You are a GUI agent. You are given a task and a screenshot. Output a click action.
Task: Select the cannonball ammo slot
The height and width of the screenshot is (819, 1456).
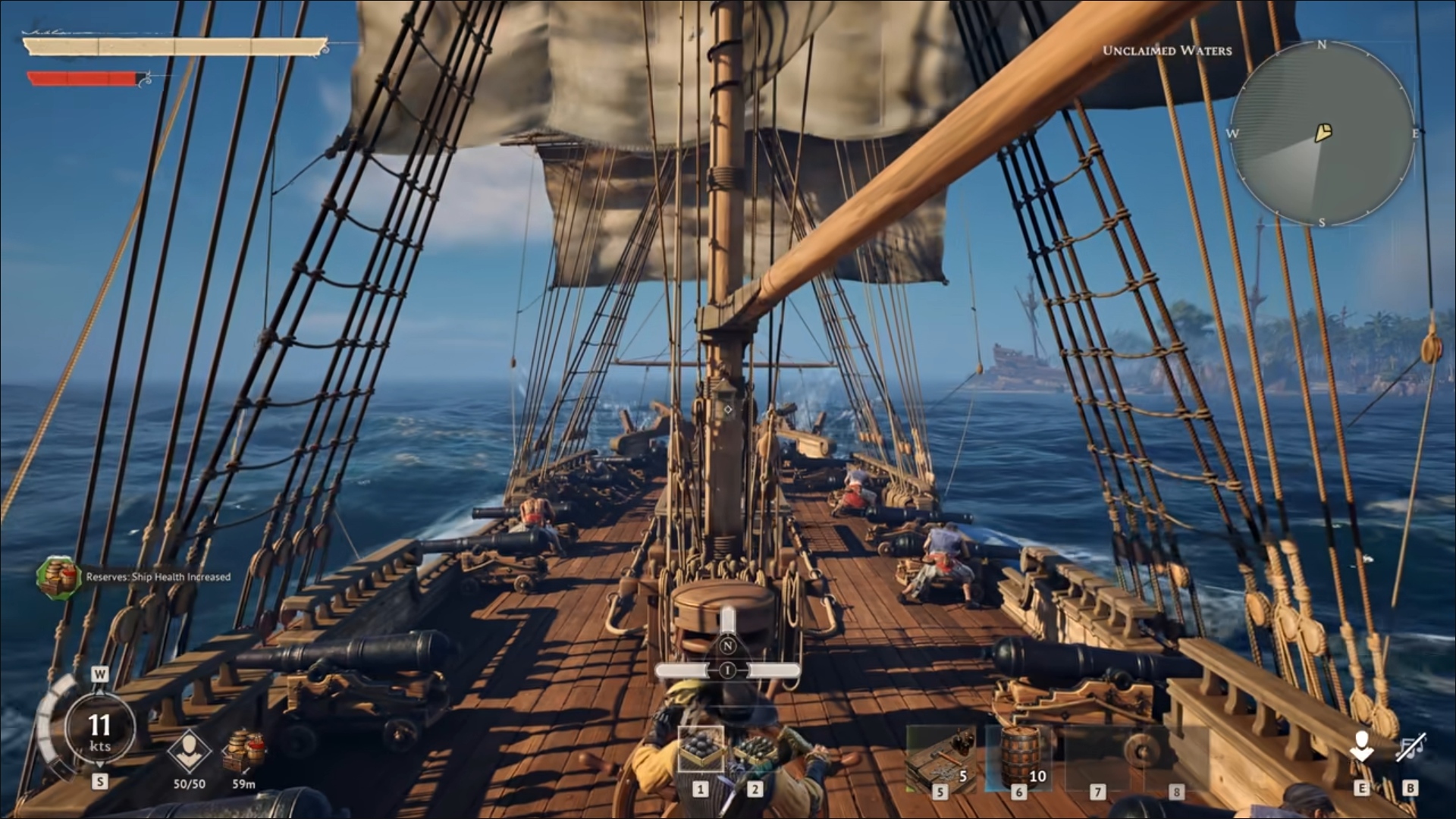[701, 749]
